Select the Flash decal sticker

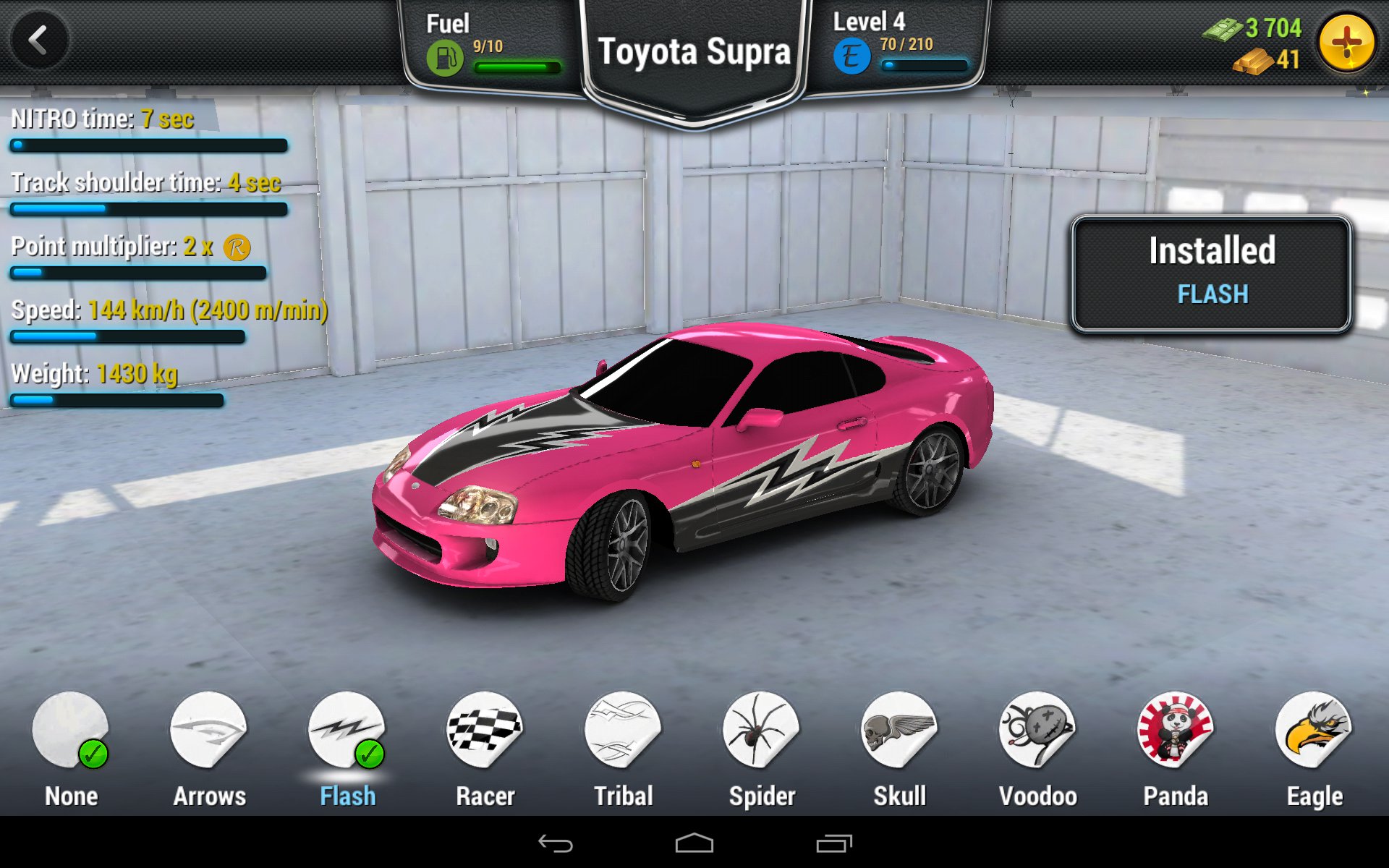[347, 731]
